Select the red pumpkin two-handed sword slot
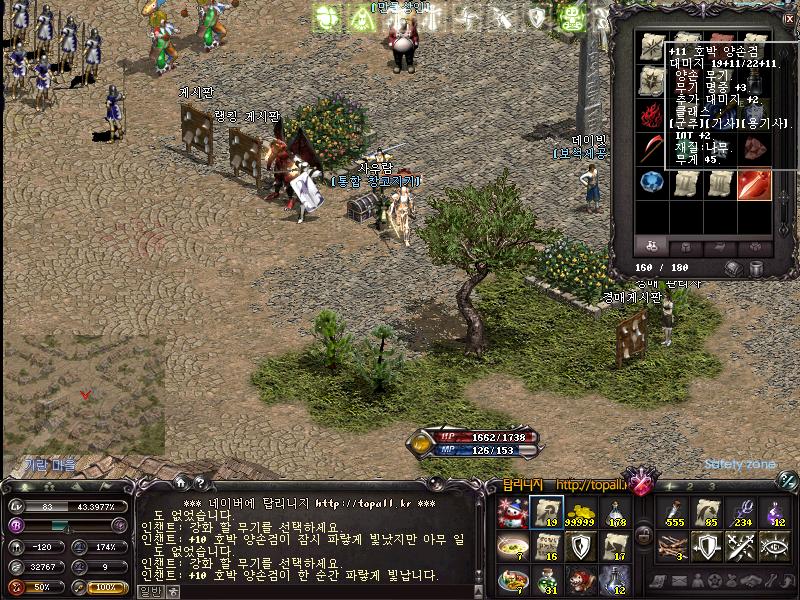The width and height of the screenshot is (800, 600). [754, 184]
